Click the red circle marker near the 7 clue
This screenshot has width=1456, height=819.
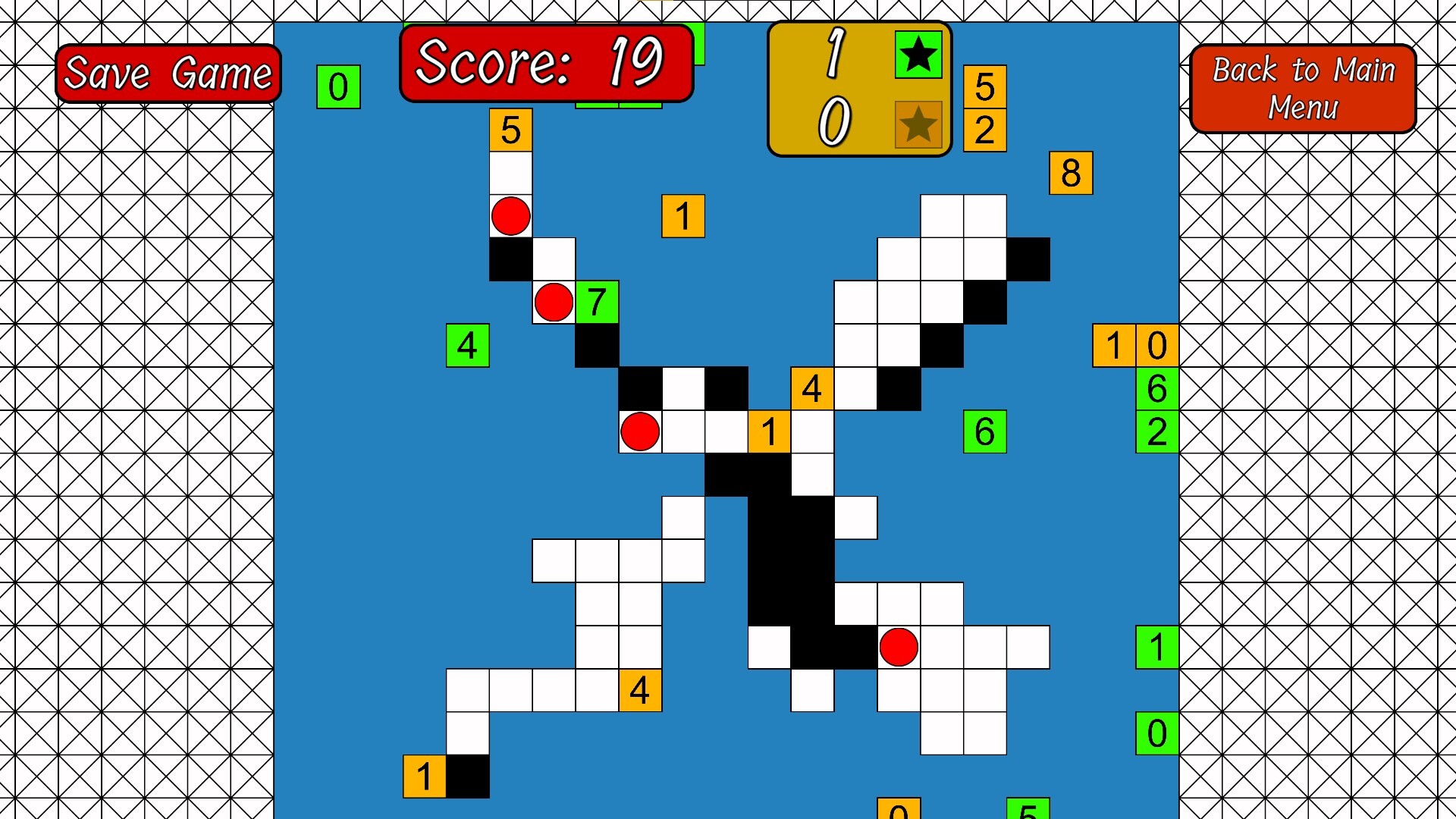[x=553, y=303]
